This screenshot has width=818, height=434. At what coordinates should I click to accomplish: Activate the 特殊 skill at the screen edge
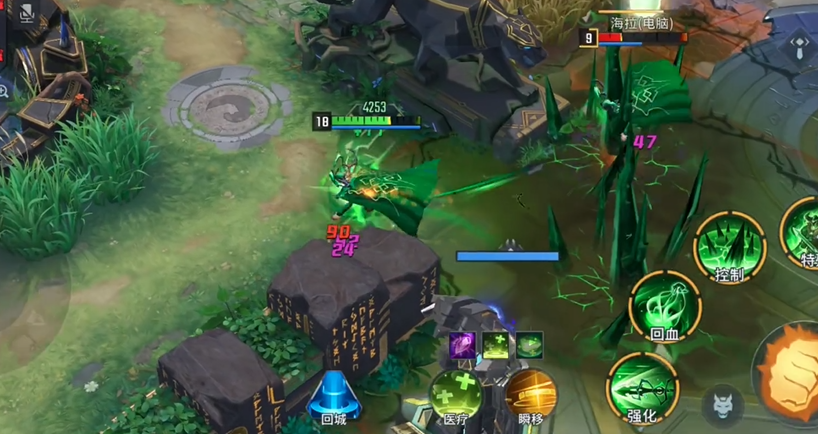click(x=803, y=230)
